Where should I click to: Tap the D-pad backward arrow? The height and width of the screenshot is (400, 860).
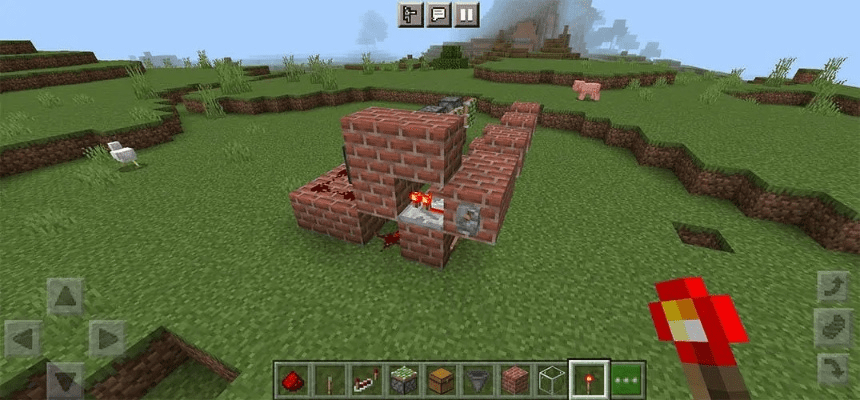65,379
